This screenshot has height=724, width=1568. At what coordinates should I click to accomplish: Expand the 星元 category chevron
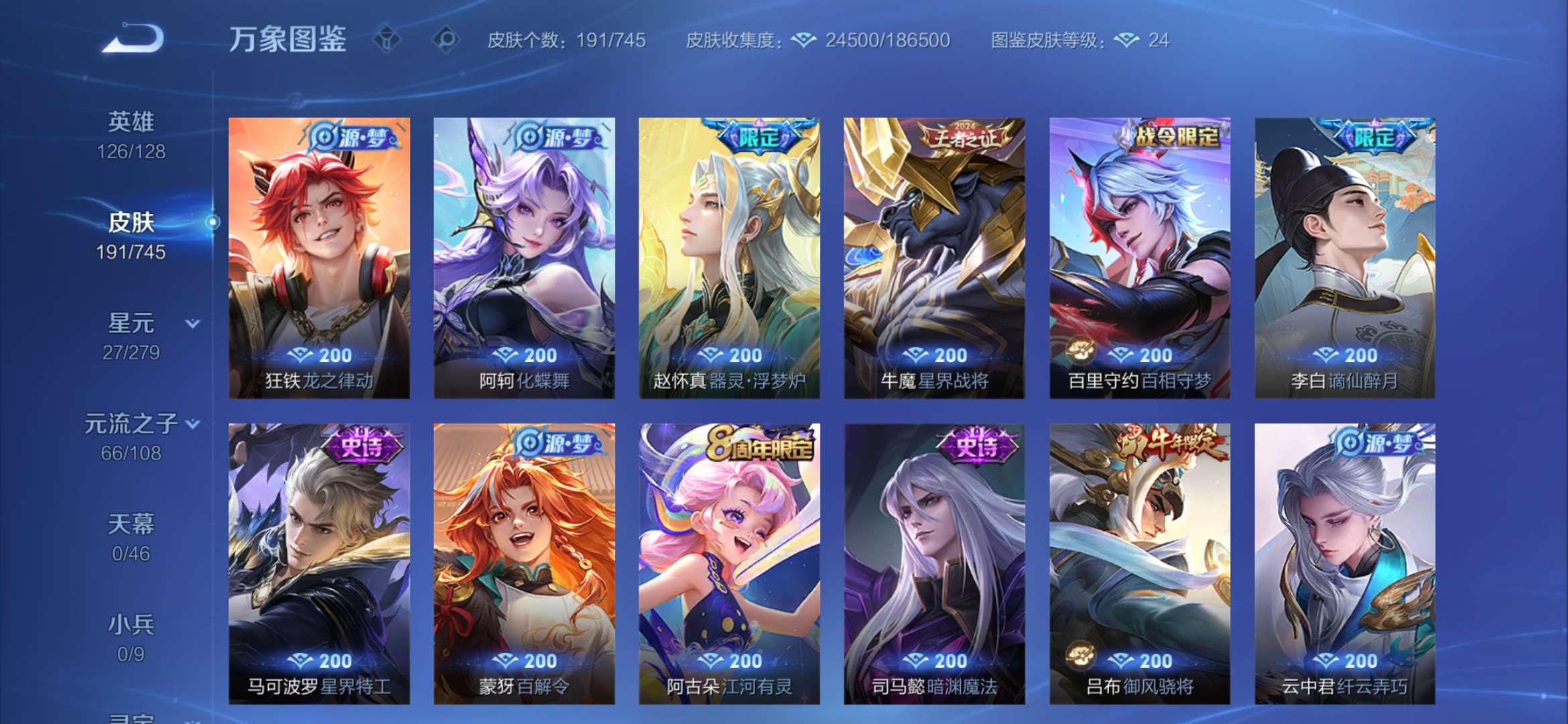[193, 324]
